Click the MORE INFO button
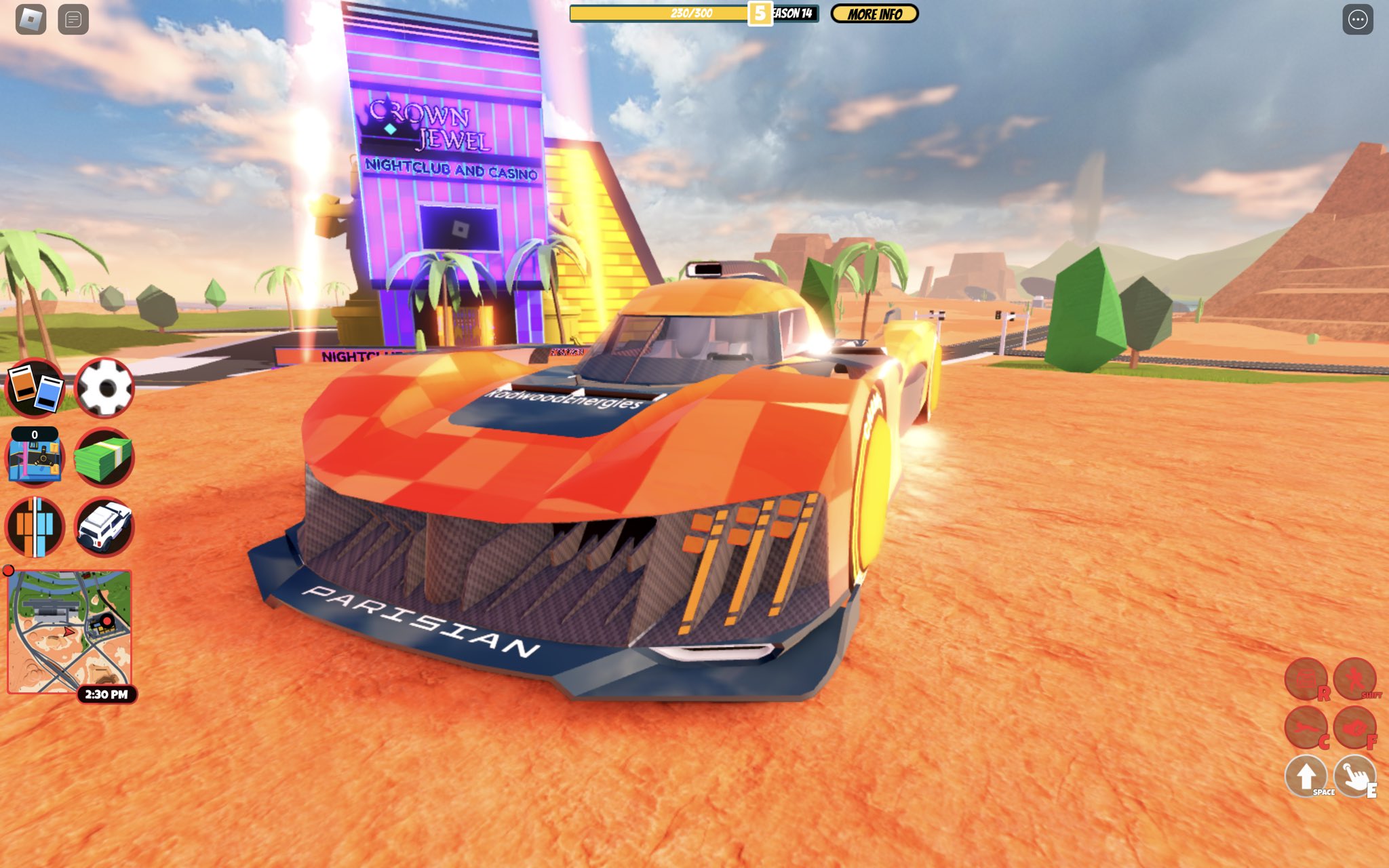 coord(874,14)
